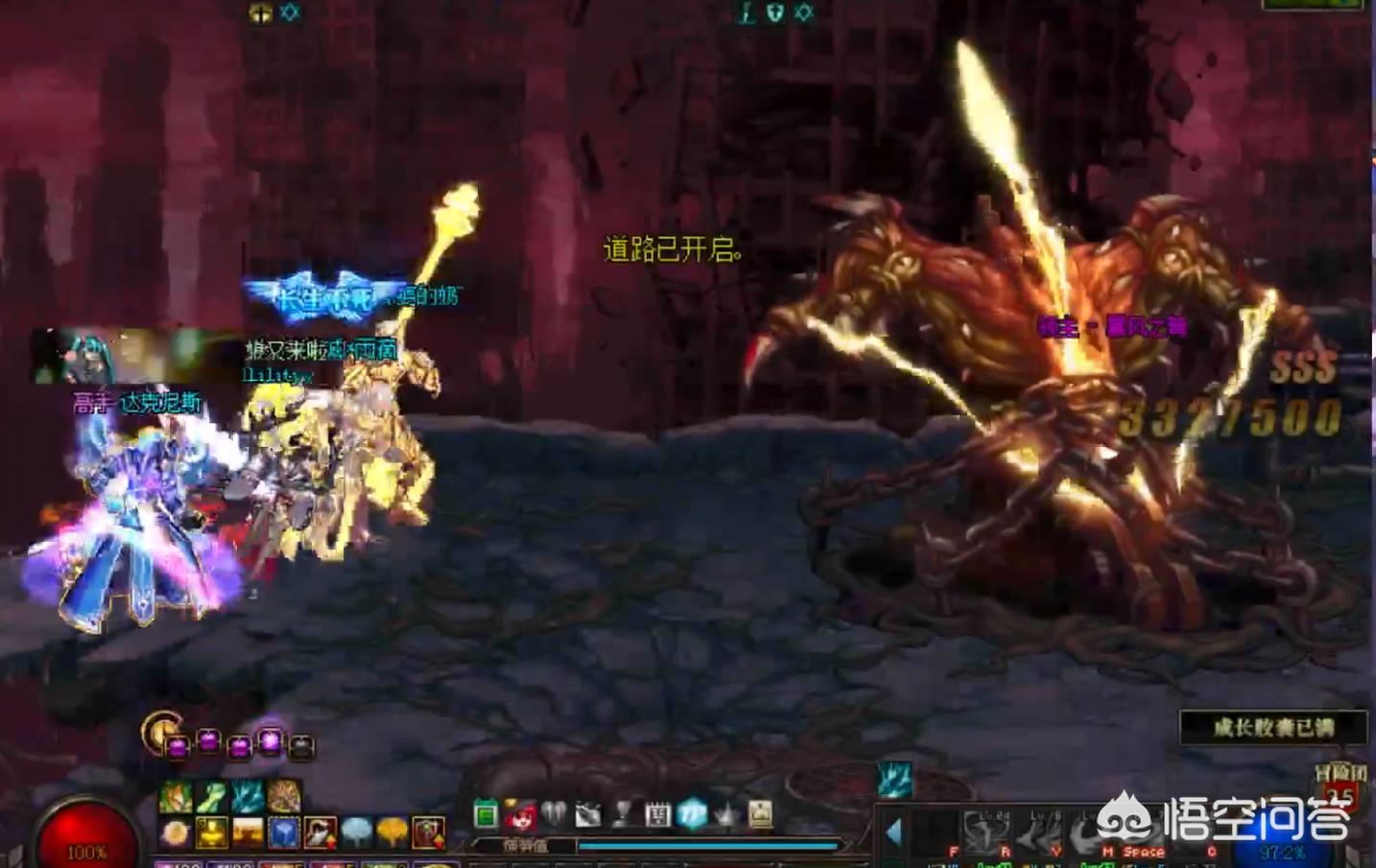Open the red-haired character icon menu
The height and width of the screenshot is (868, 1376).
[520, 815]
